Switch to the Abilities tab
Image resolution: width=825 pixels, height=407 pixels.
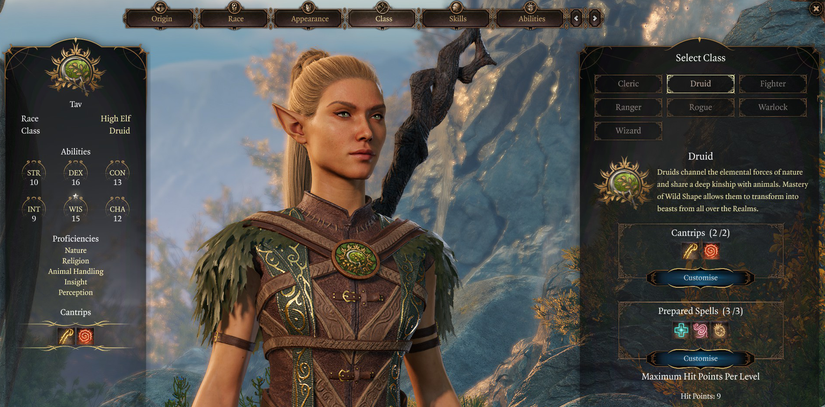click(x=530, y=18)
